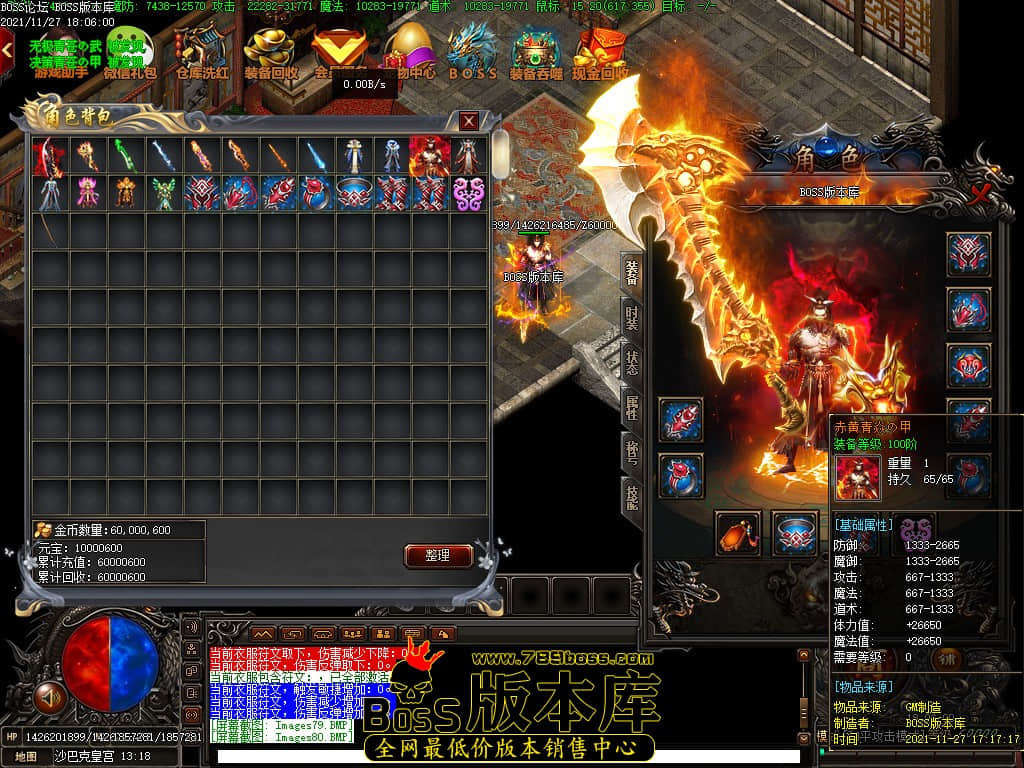Select the green glowing sword in backpack

[124, 155]
